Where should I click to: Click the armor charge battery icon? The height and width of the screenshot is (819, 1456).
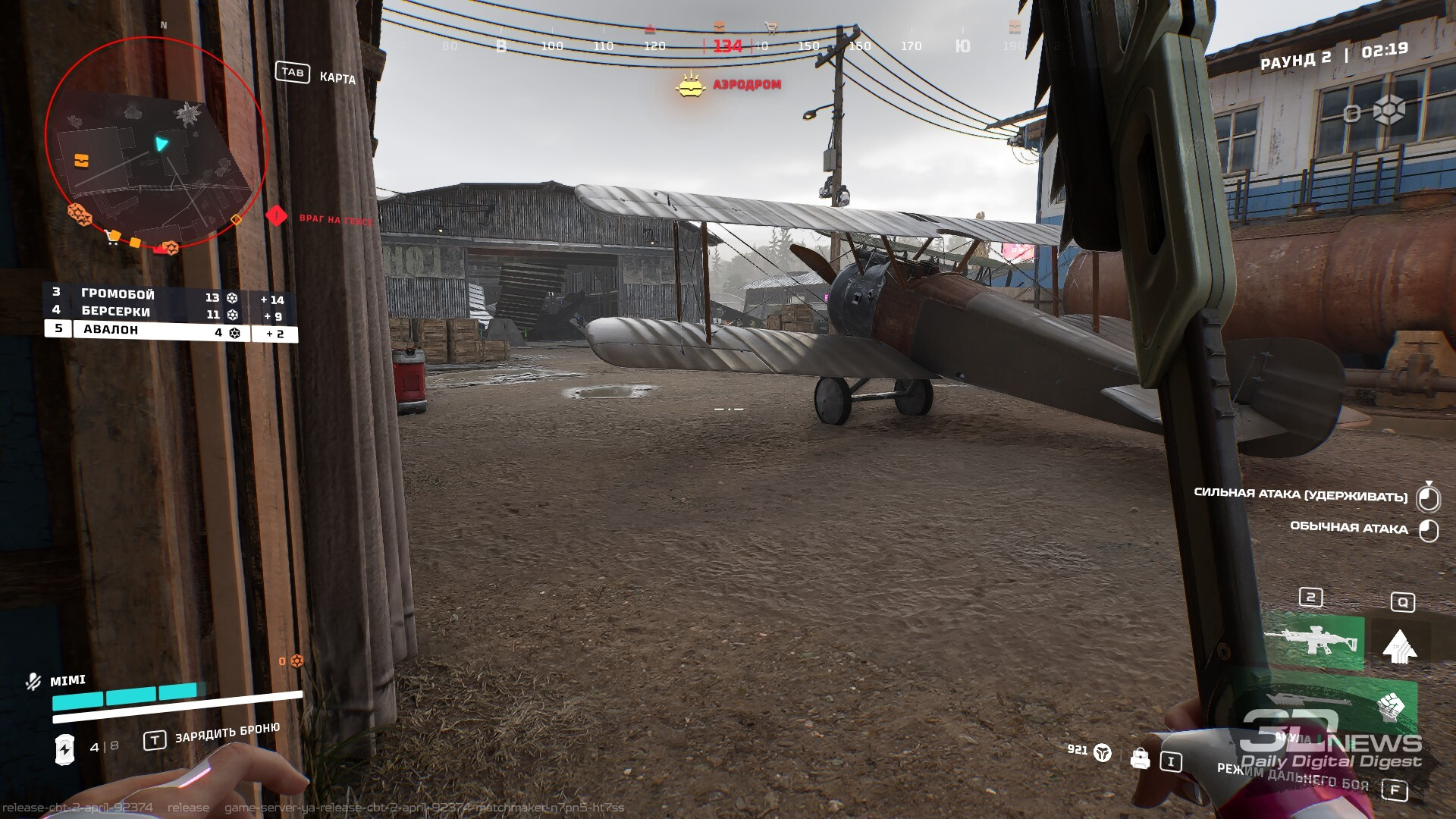point(65,748)
